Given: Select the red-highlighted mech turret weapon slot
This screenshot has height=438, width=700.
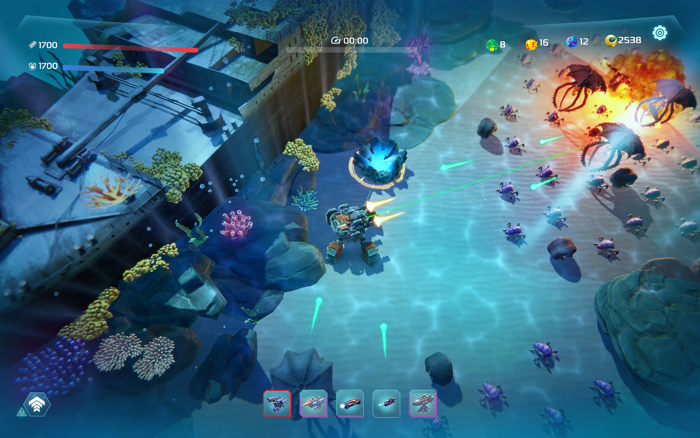Looking at the screenshot, I should pos(277,403).
